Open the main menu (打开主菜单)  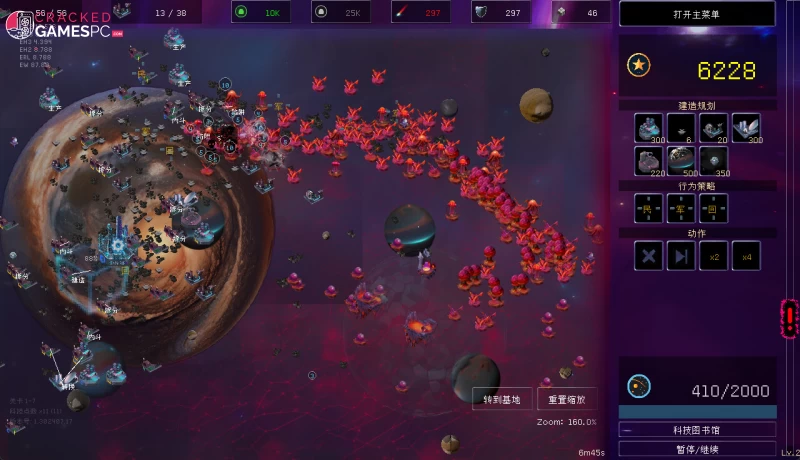[x=697, y=13]
